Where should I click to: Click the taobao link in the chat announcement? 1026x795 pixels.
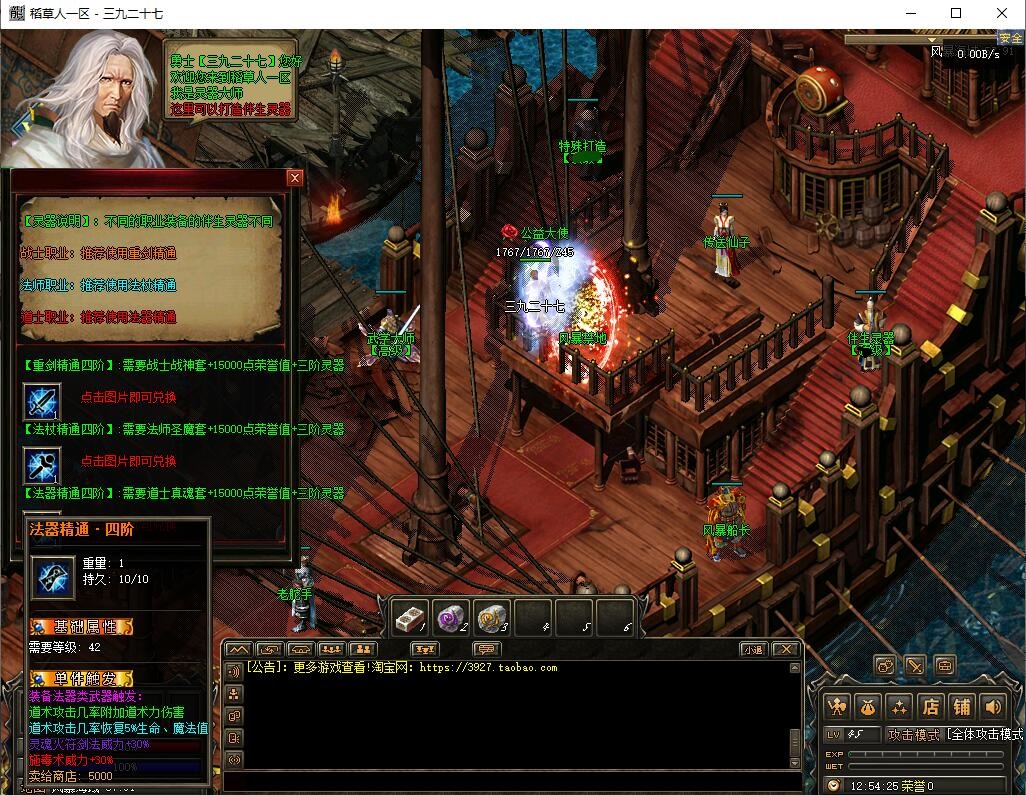(489, 667)
